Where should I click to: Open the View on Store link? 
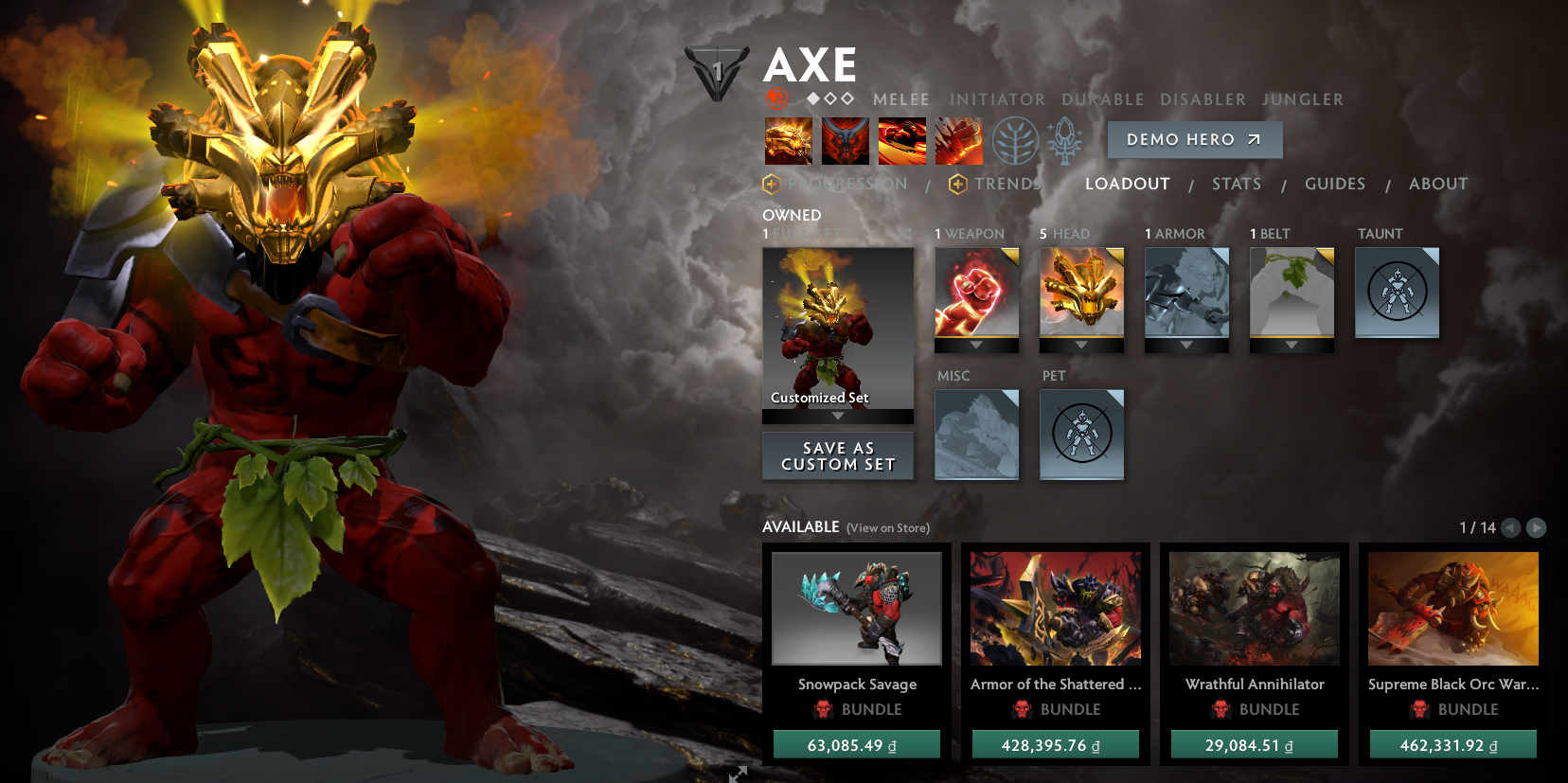[x=887, y=528]
